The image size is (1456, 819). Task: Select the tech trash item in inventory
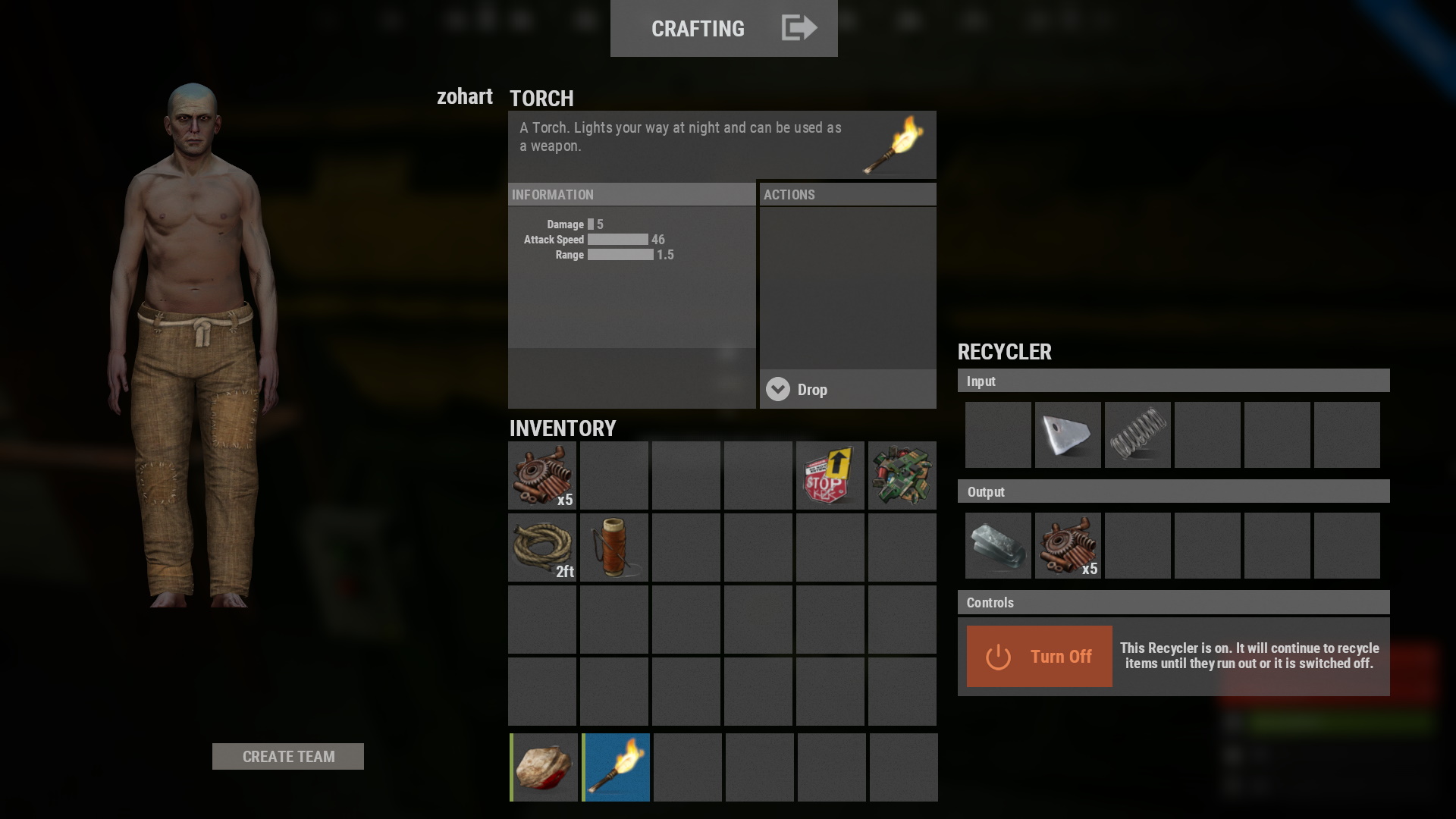pos(902,475)
